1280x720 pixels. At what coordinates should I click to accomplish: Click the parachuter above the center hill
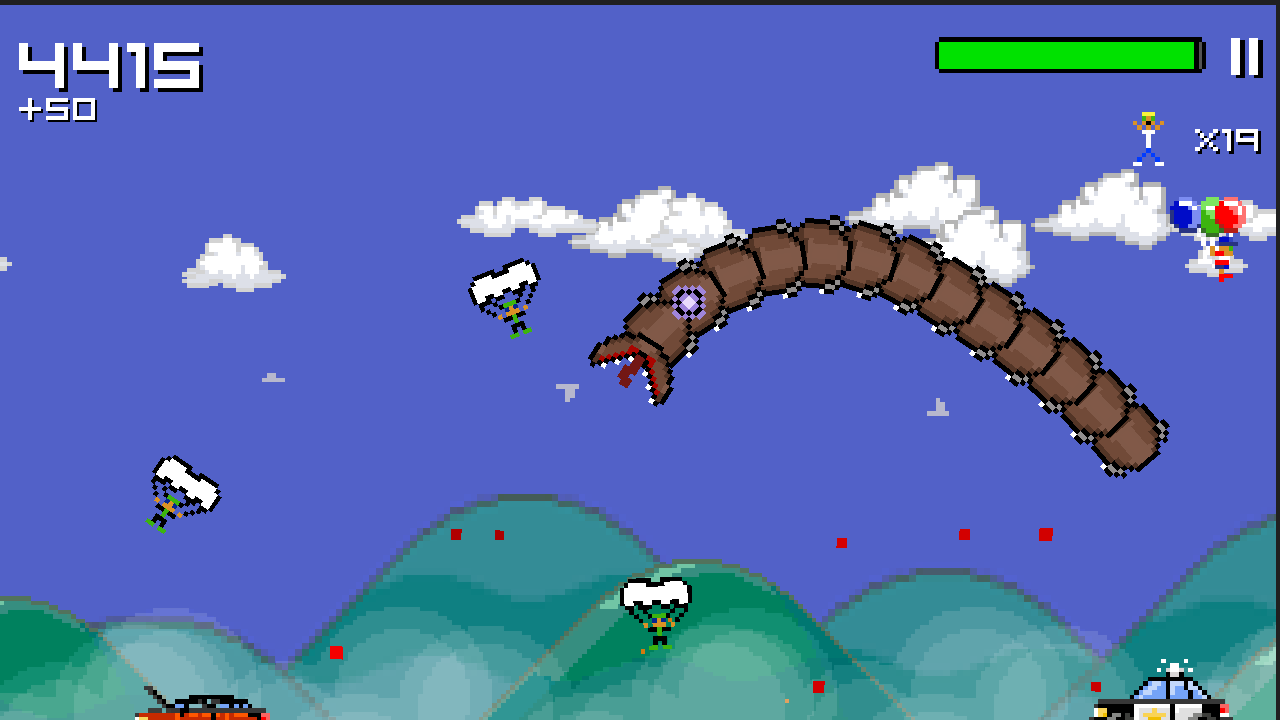pyautogui.click(x=655, y=605)
